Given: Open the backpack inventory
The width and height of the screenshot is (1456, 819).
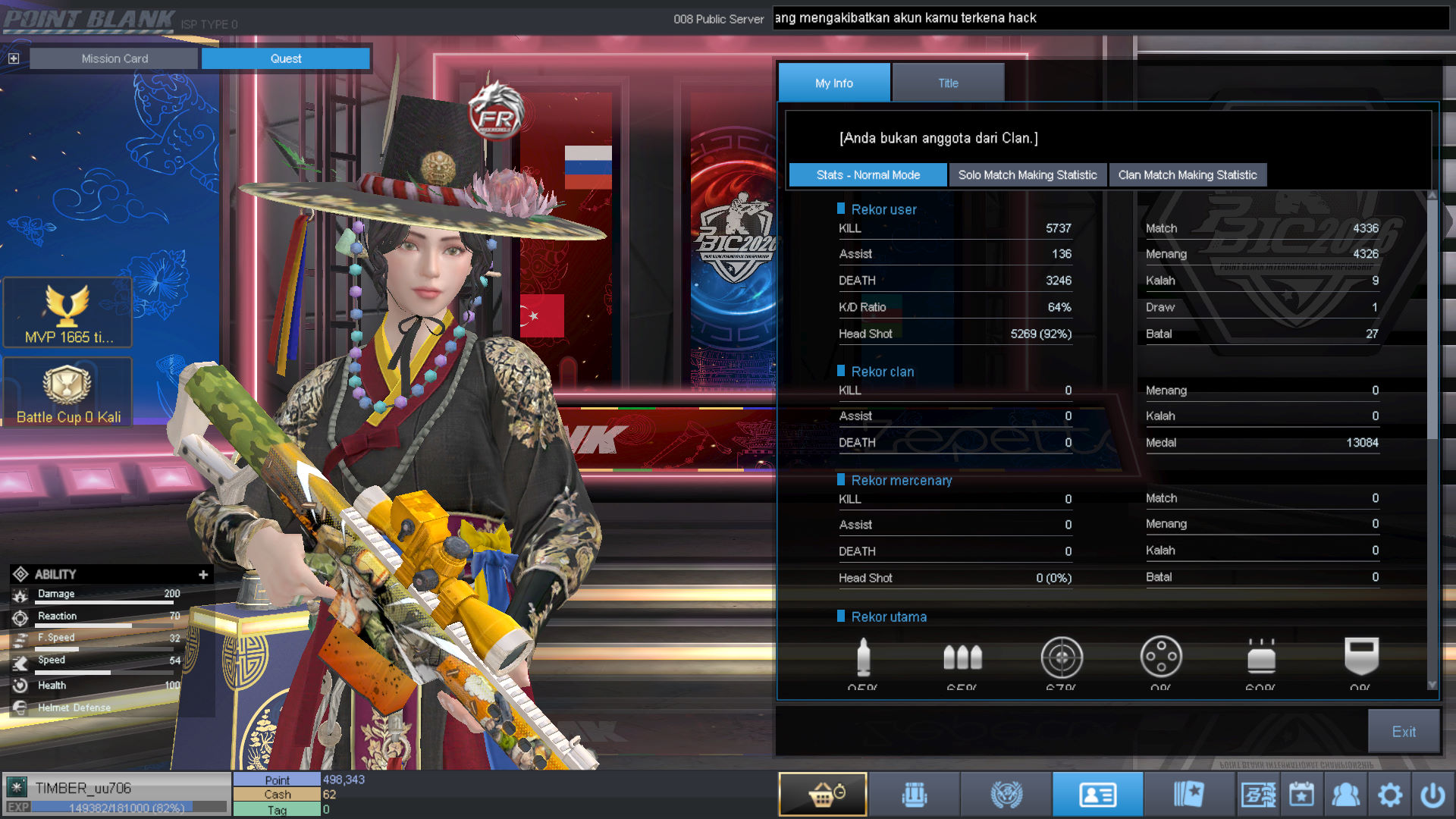Looking at the screenshot, I should click(915, 794).
